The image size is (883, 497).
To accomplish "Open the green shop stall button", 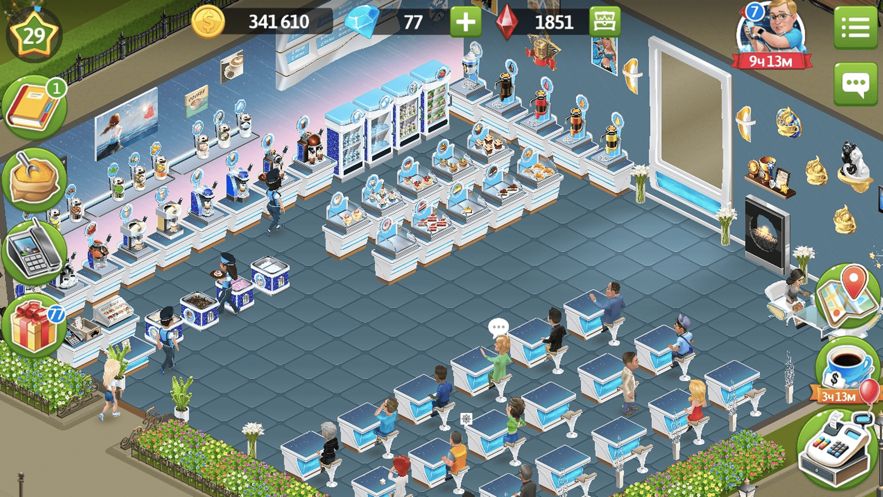I will coord(605,21).
